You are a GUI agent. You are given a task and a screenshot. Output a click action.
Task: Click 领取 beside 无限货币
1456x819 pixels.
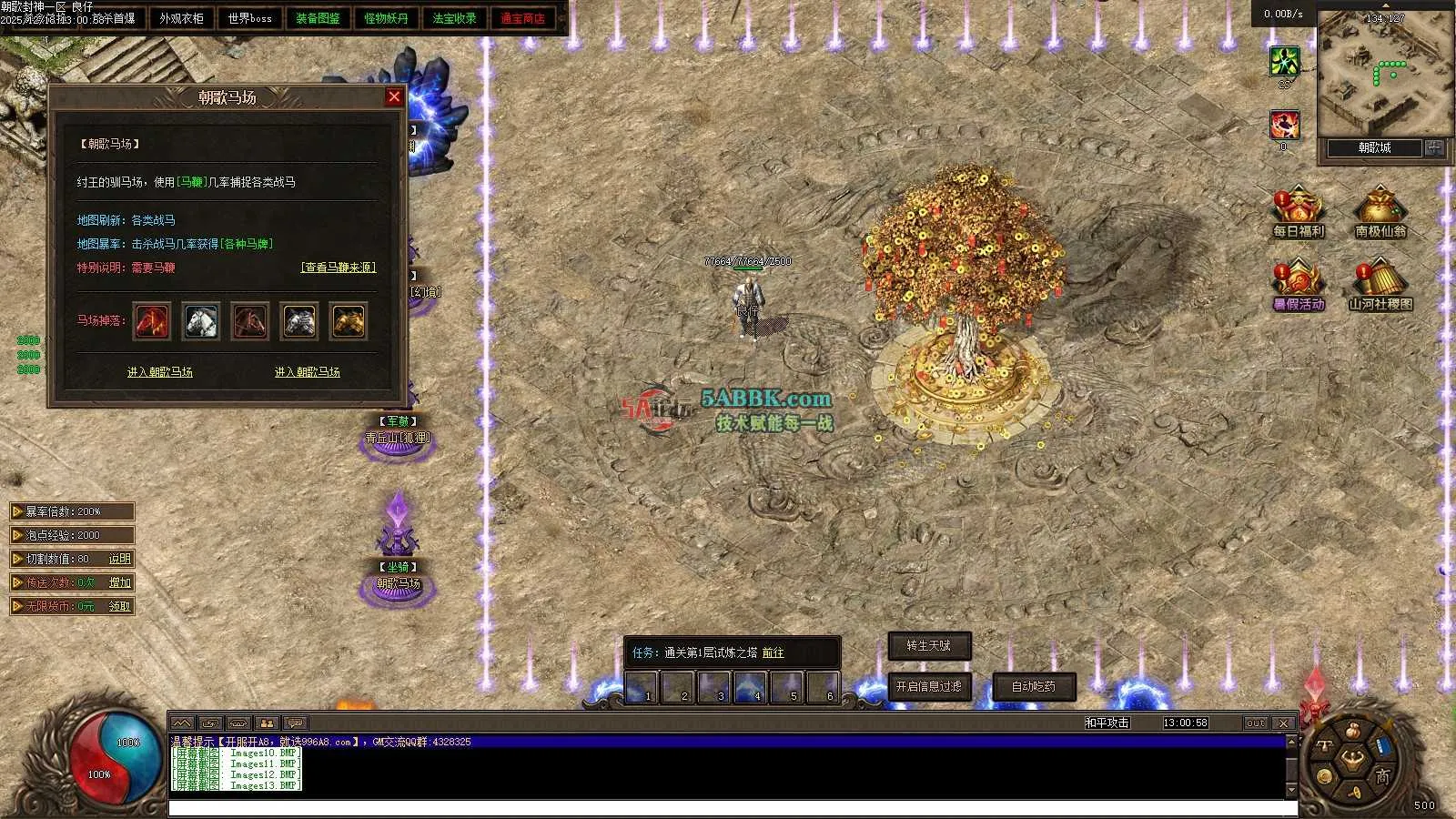119,606
